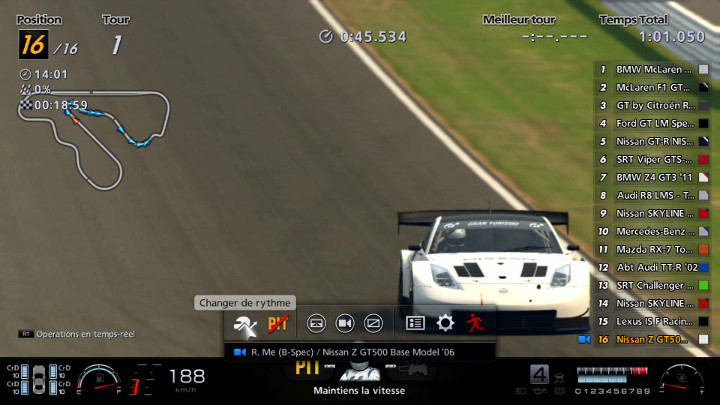Select highlighted Nissan Z GT500 row

(x=653, y=339)
